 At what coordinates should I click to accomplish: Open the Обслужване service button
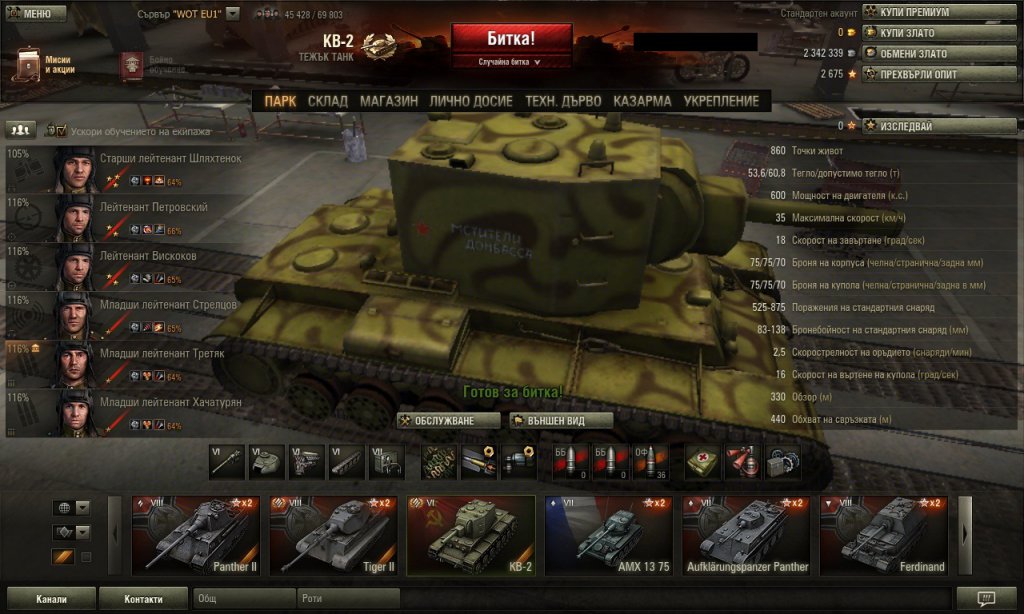[448, 421]
